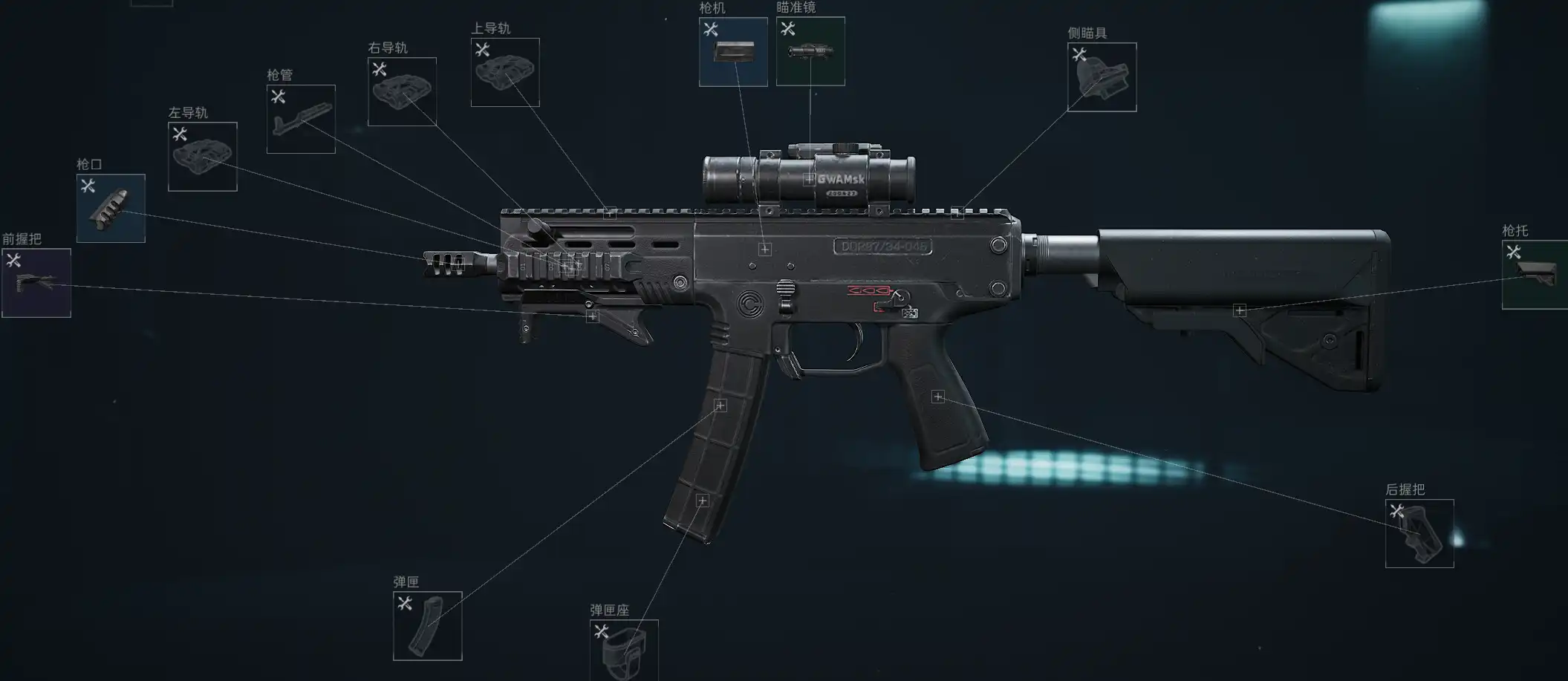Click the 上导轨 top rail slot
Screen dimensions: 1568x681
(505, 73)
